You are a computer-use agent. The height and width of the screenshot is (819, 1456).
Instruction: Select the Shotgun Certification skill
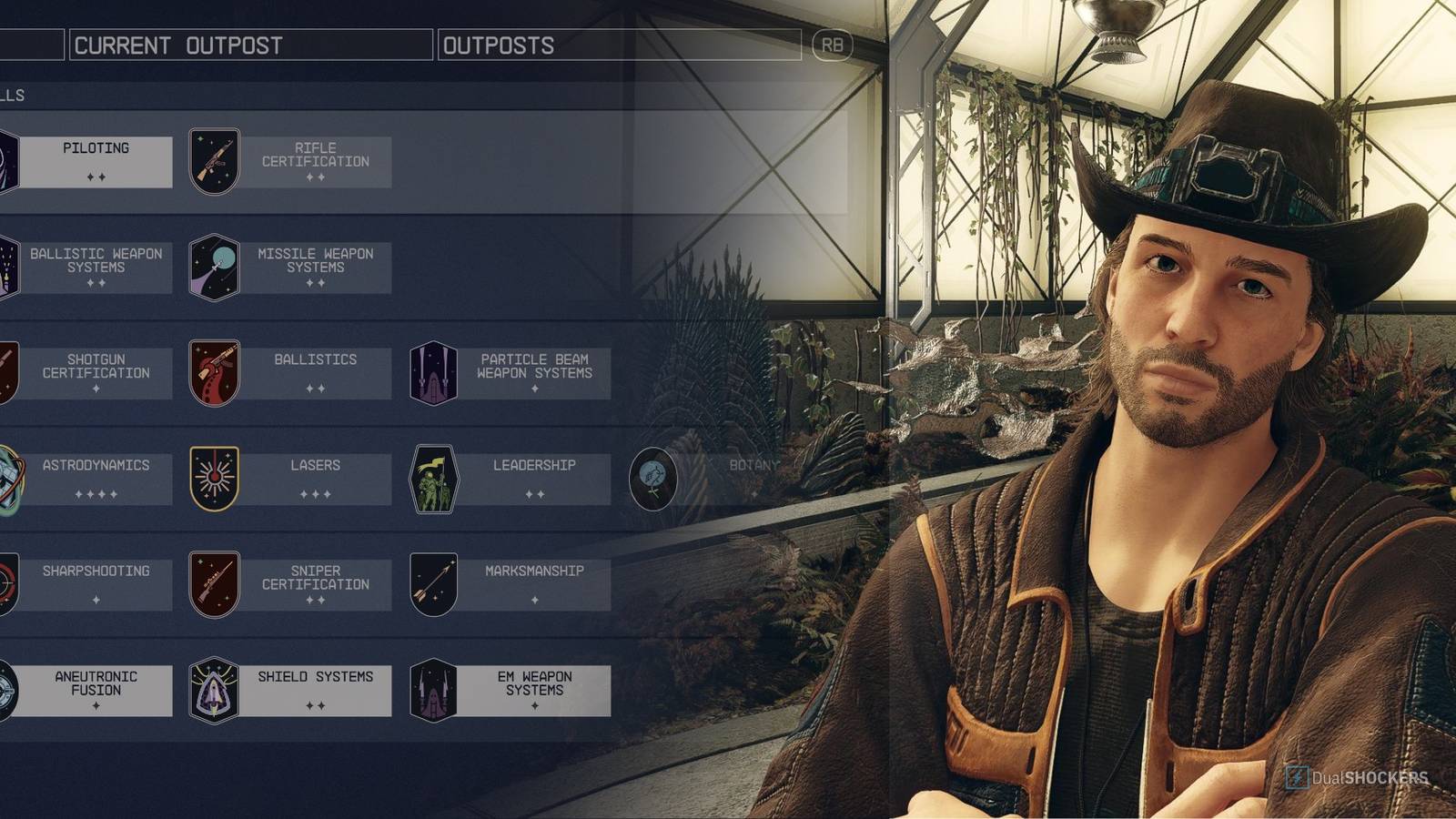coord(96,373)
